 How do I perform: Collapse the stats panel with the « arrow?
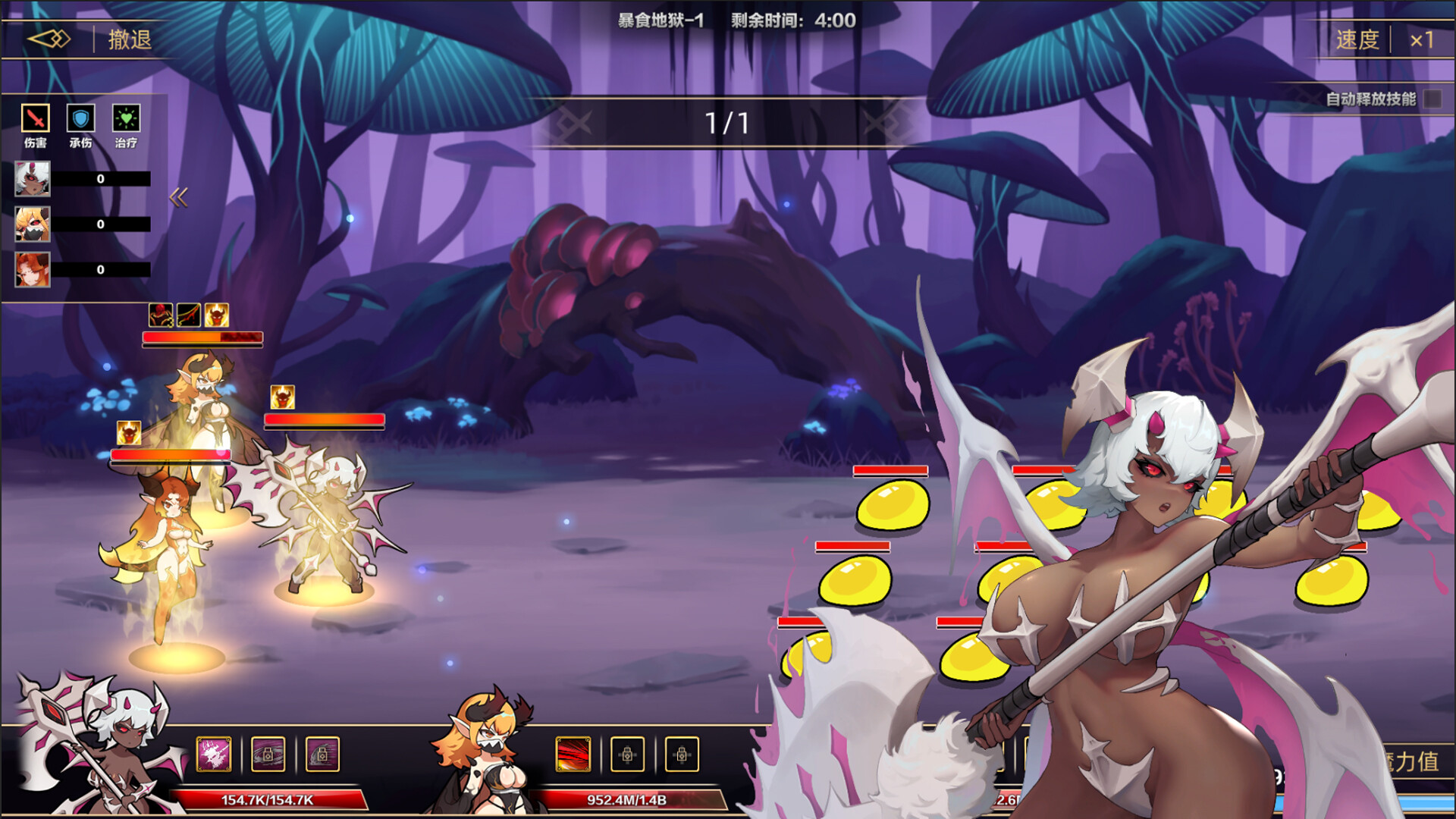(x=178, y=196)
